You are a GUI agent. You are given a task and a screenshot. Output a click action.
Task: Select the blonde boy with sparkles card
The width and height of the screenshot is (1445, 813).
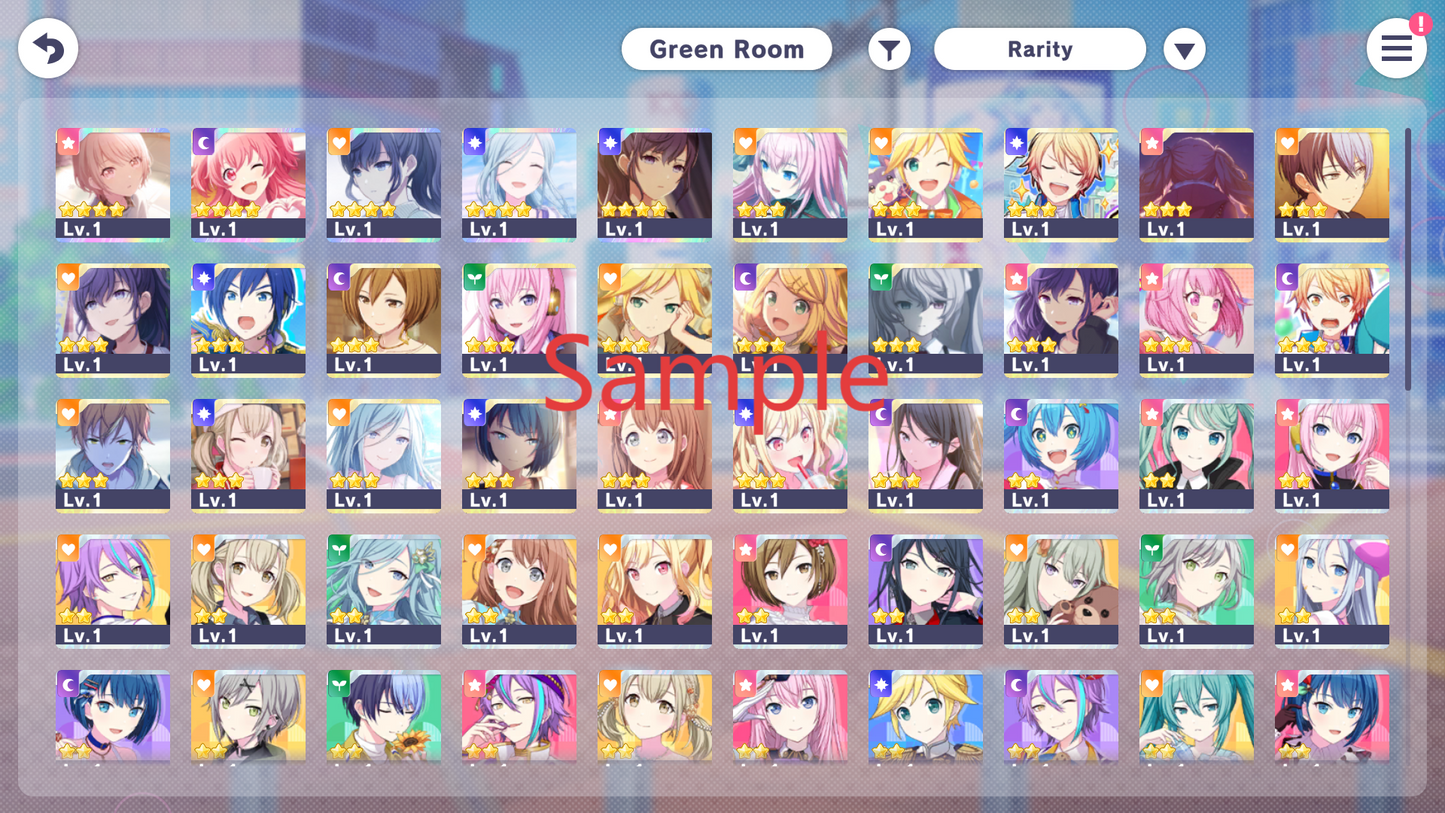(x=1061, y=183)
